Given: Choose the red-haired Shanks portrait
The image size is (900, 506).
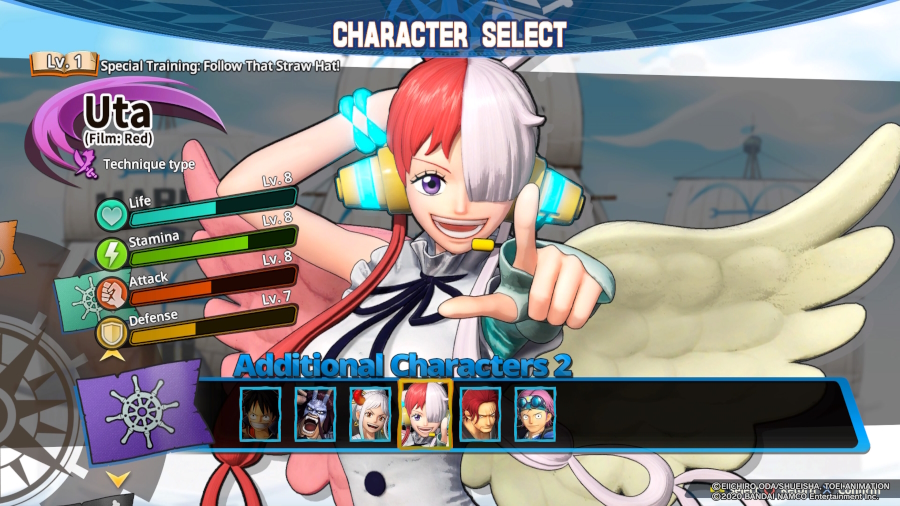Looking at the screenshot, I should tap(480, 414).
